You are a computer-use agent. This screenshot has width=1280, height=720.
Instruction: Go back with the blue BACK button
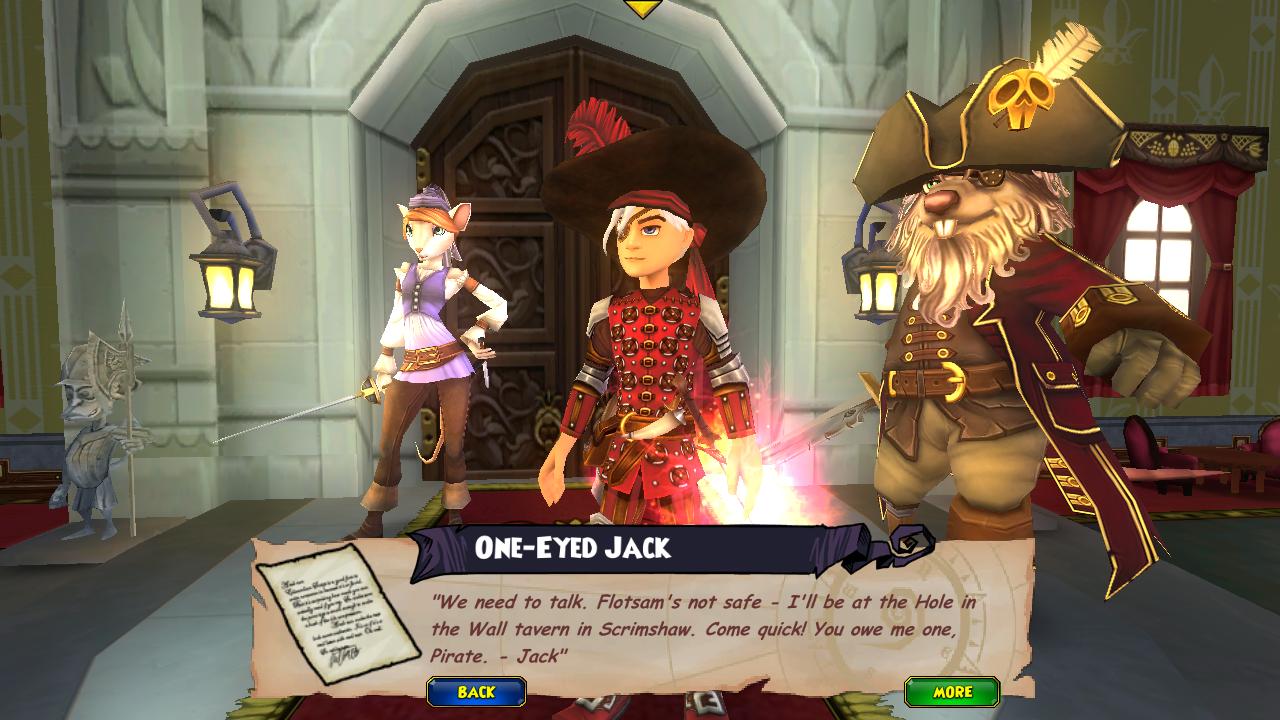476,692
